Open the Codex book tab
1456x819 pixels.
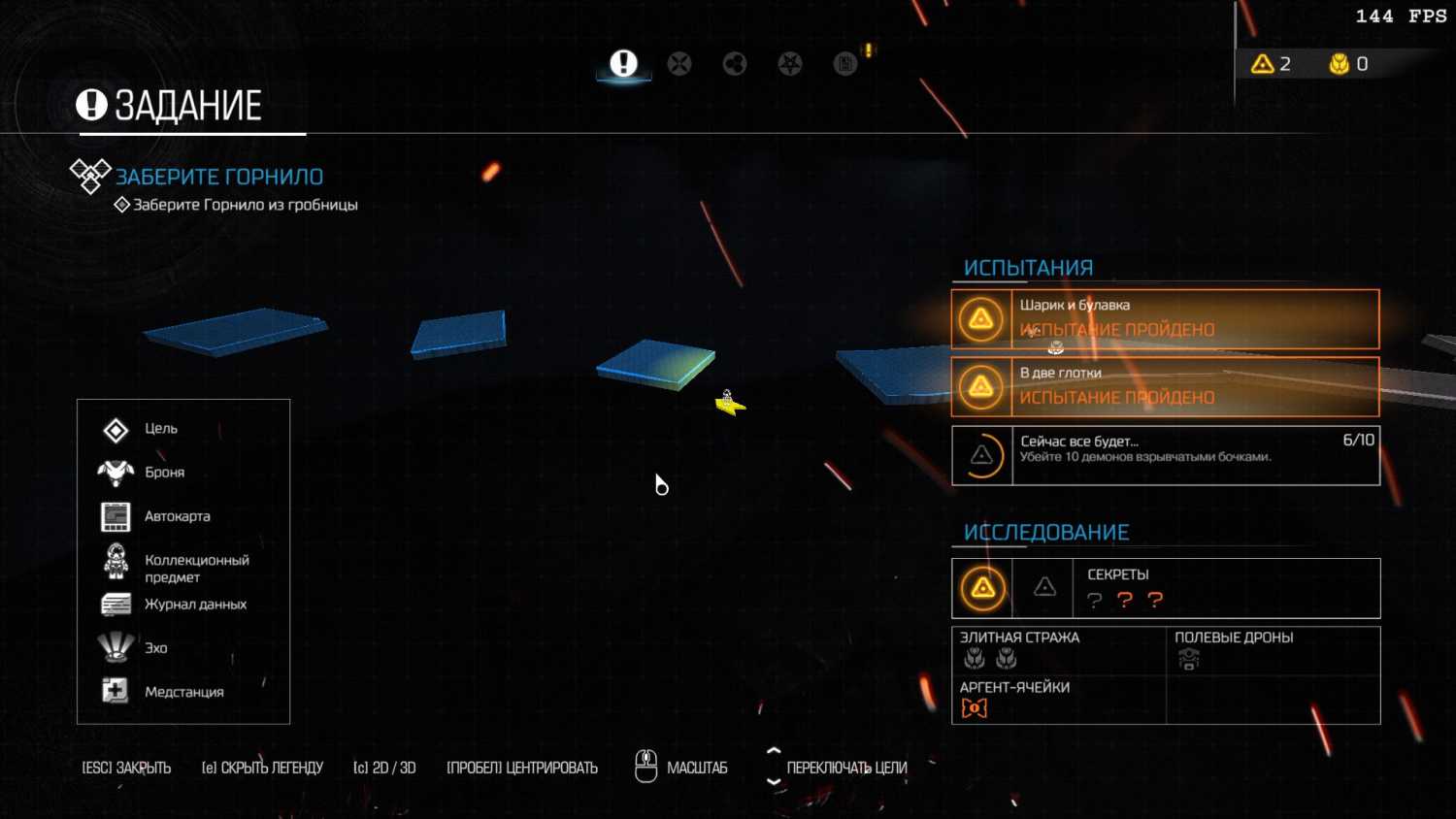click(x=845, y=64)
